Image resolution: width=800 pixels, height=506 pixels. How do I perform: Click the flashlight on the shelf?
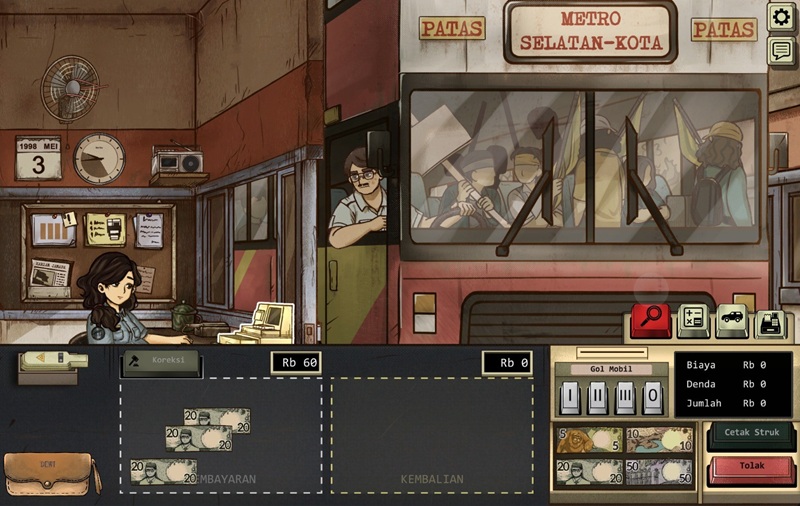(53, 360)
